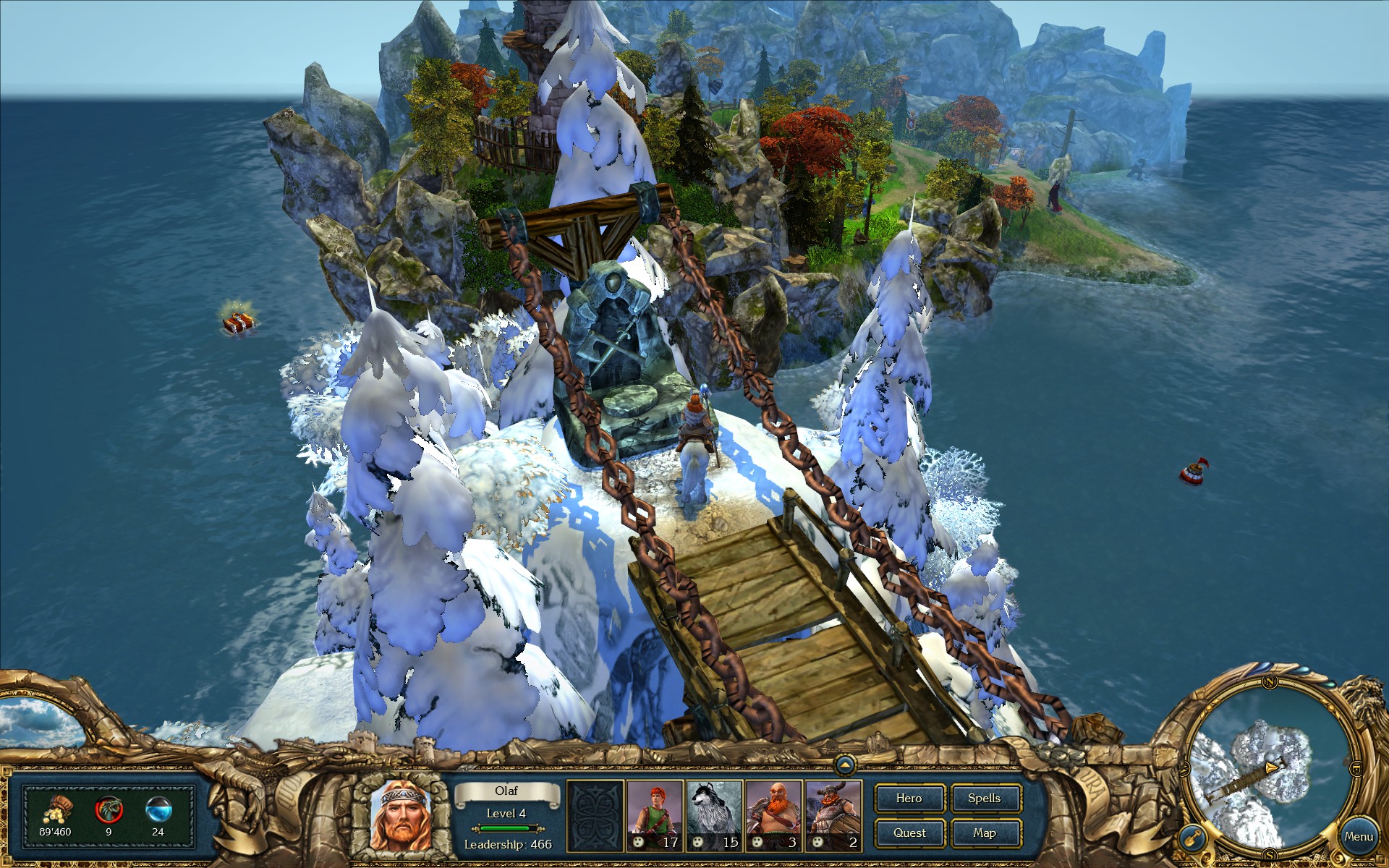
Task: Select the red-haired archer troop slot
Action: click(x=655, y=815)
